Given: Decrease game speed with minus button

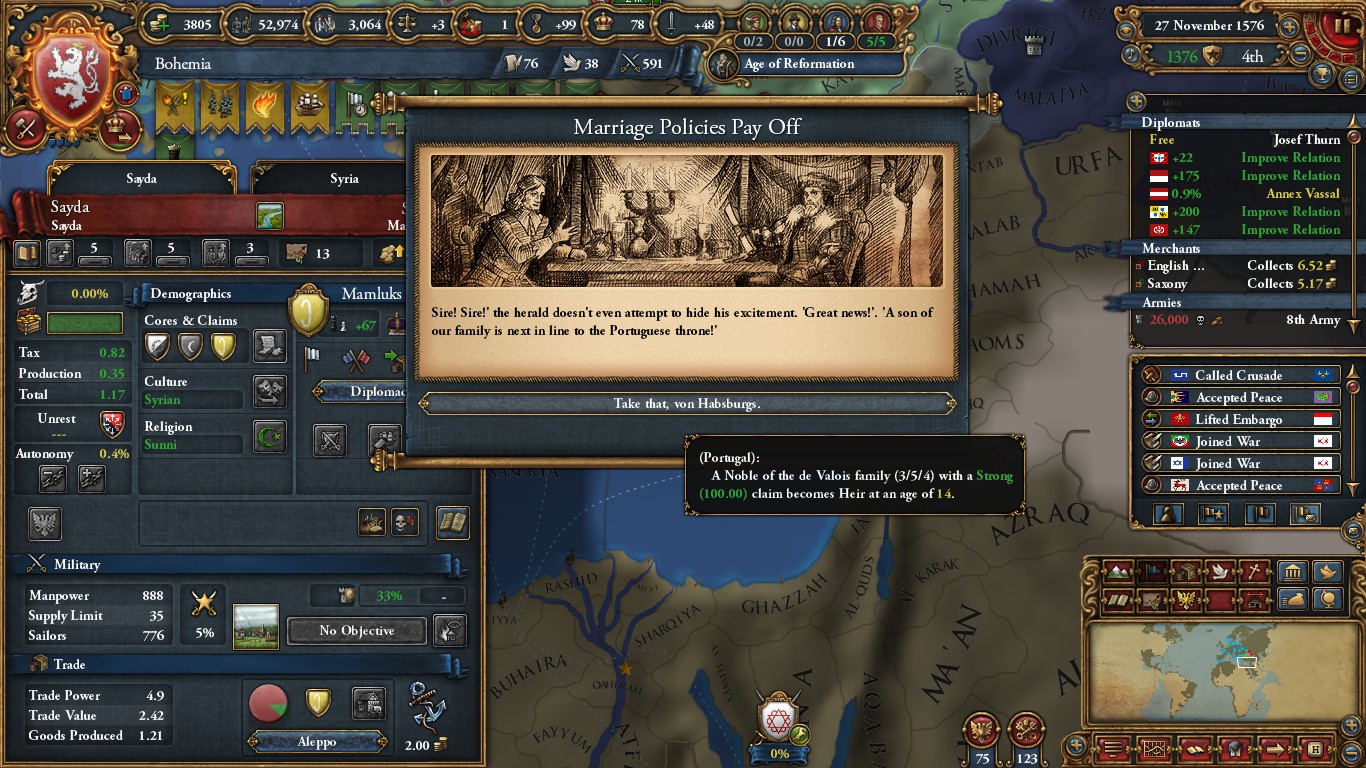Looking at the screenshot, I should (1300, 55).
